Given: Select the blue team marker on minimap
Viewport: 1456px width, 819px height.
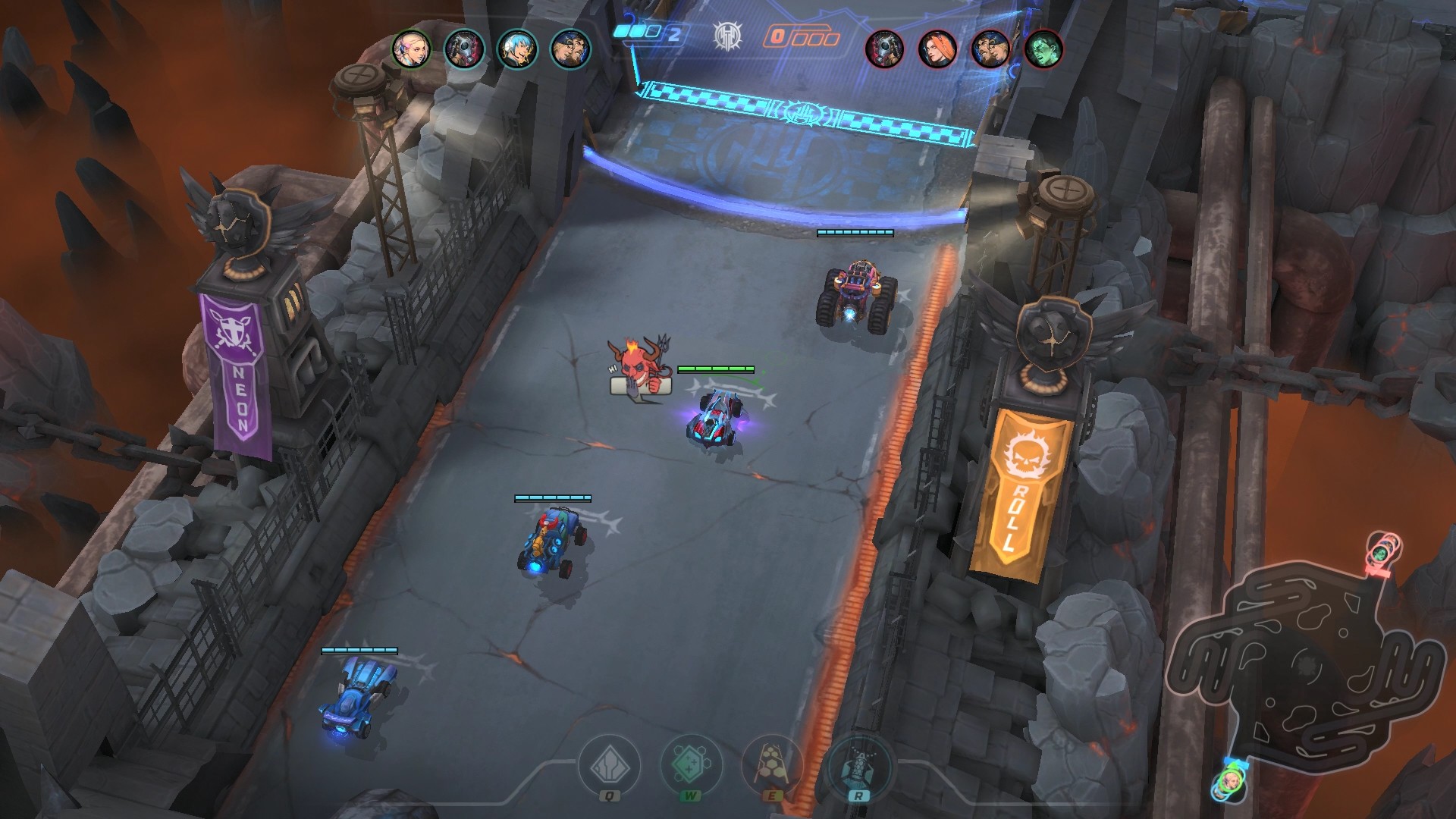Looking at the screenshot, I should (1229, 782).
